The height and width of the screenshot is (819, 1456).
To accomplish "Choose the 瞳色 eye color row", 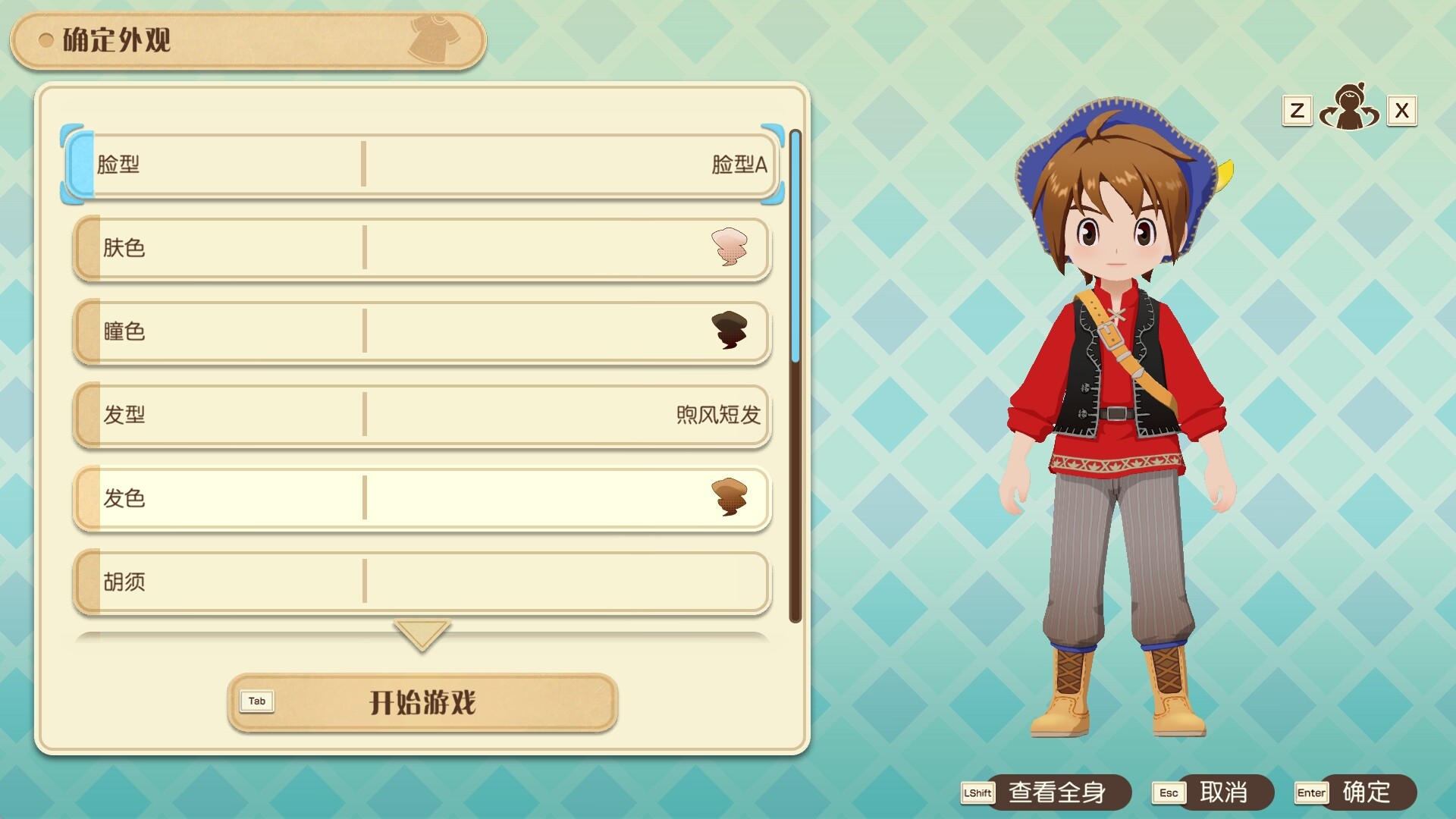I will click(422, 331).
